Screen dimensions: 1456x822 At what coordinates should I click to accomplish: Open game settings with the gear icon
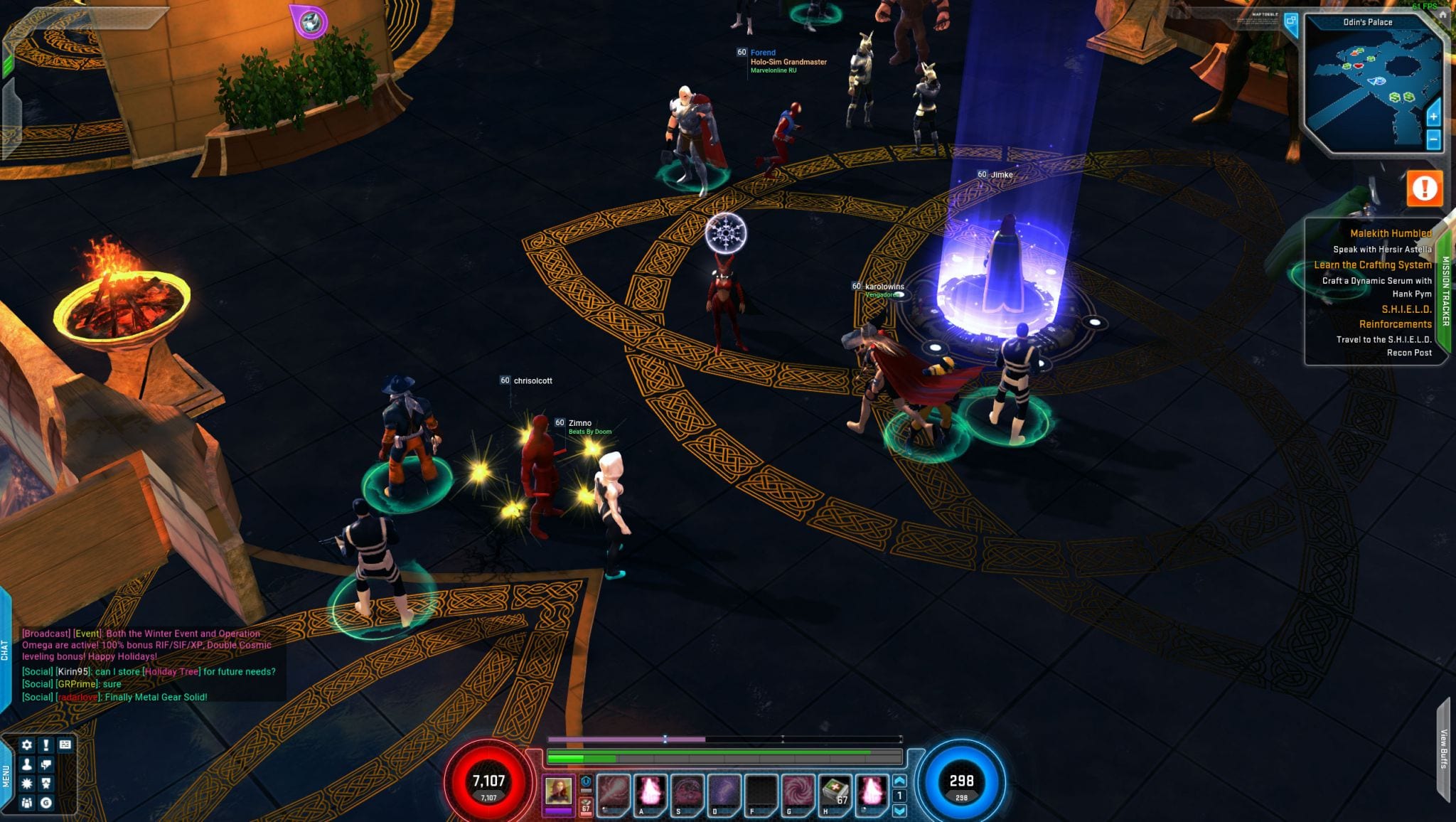[x=26, y=744]
